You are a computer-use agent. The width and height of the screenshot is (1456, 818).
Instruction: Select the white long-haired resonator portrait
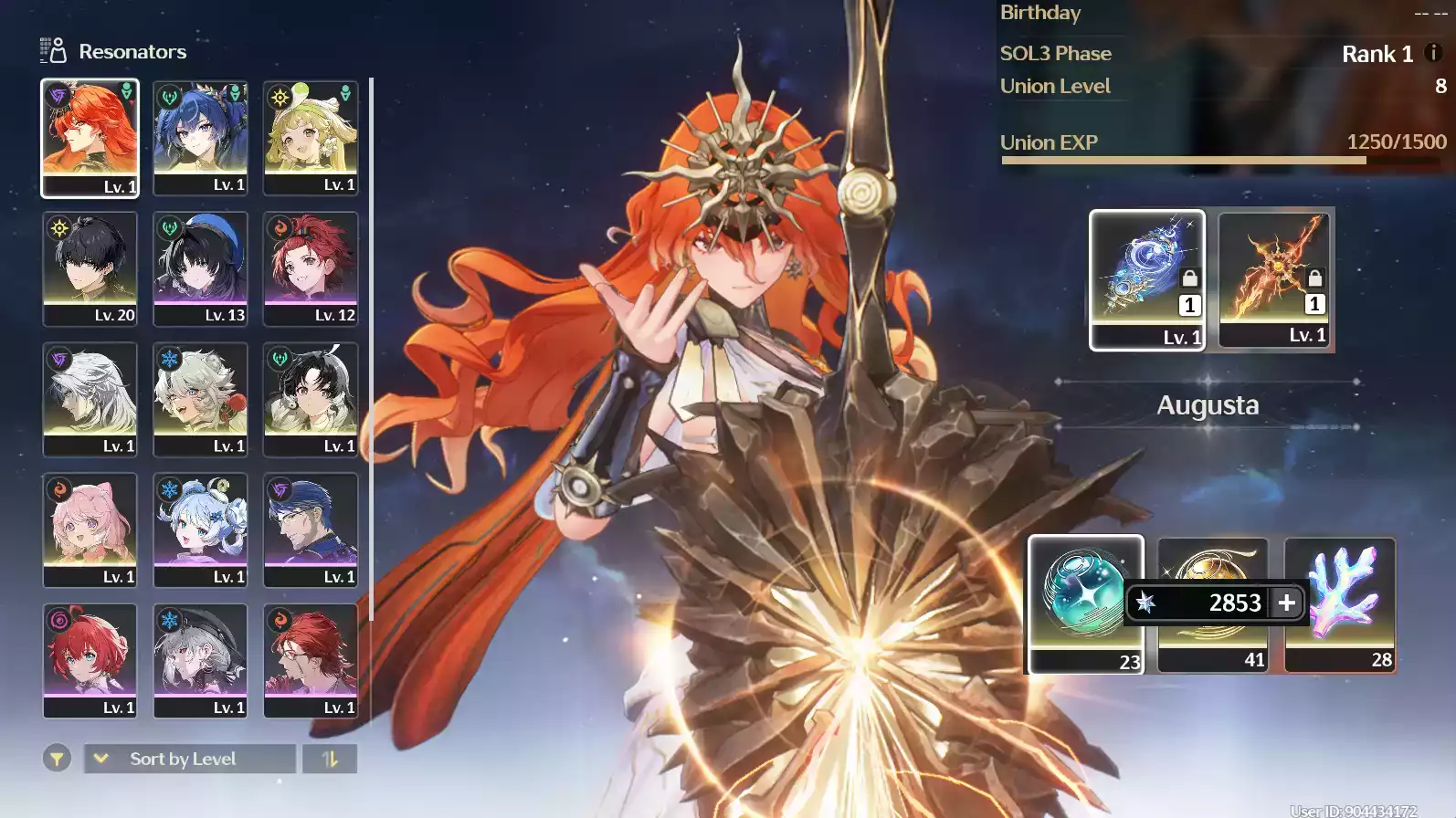click(90, 399)
